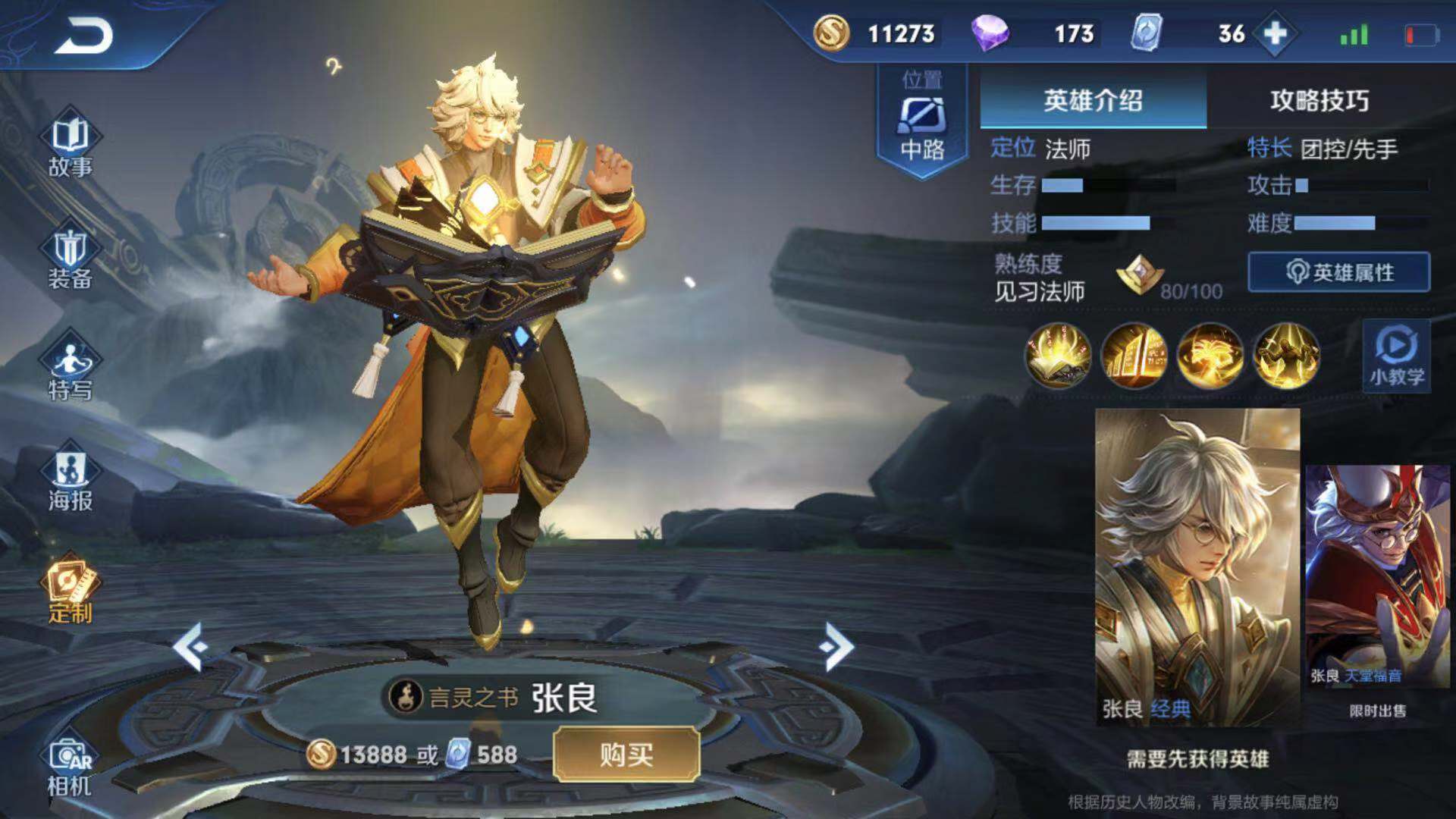Show the previous hero with left arrow

pos(190,647)
